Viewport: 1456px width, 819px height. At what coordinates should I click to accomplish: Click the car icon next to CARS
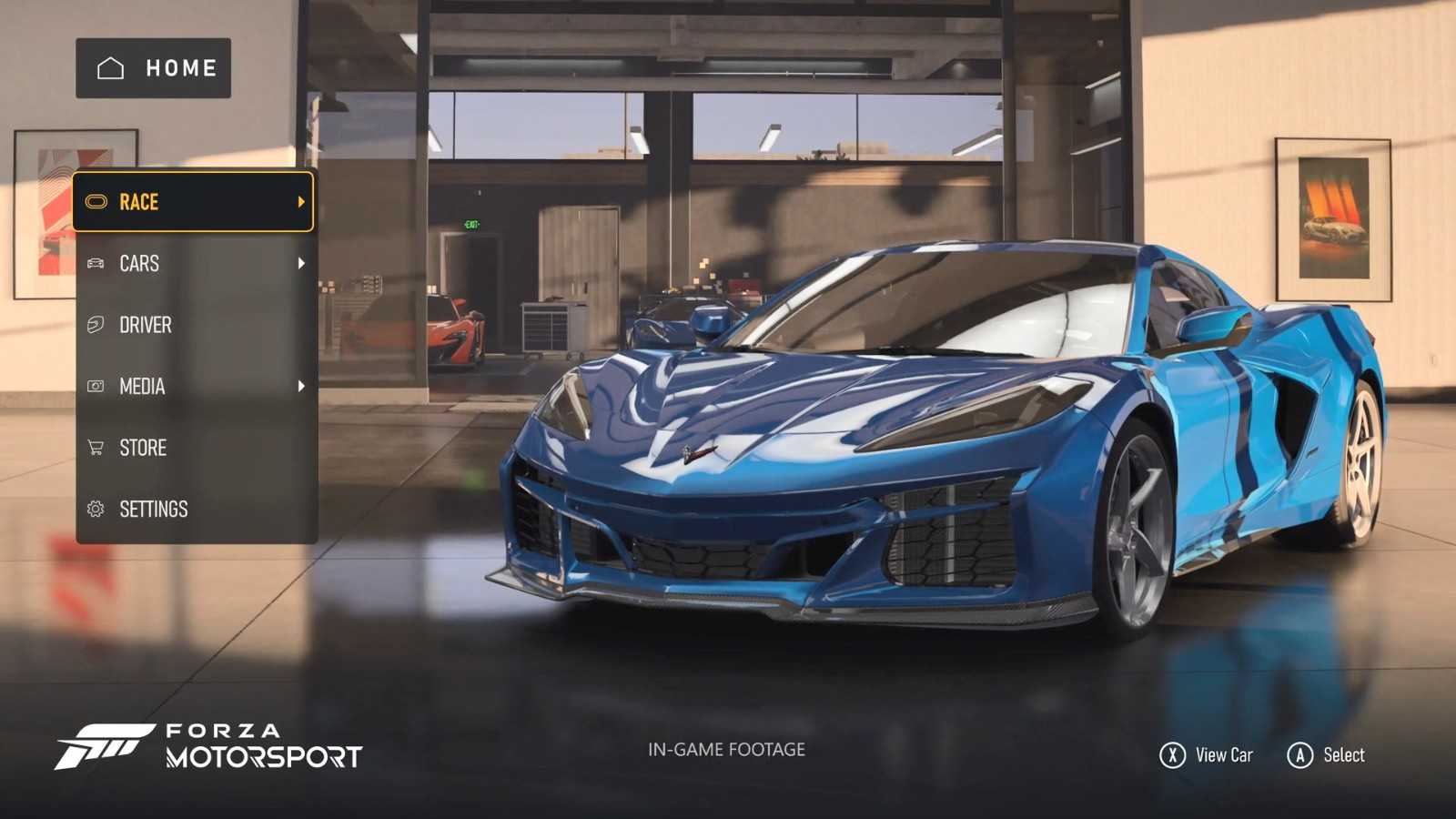(x=95, y=263)
